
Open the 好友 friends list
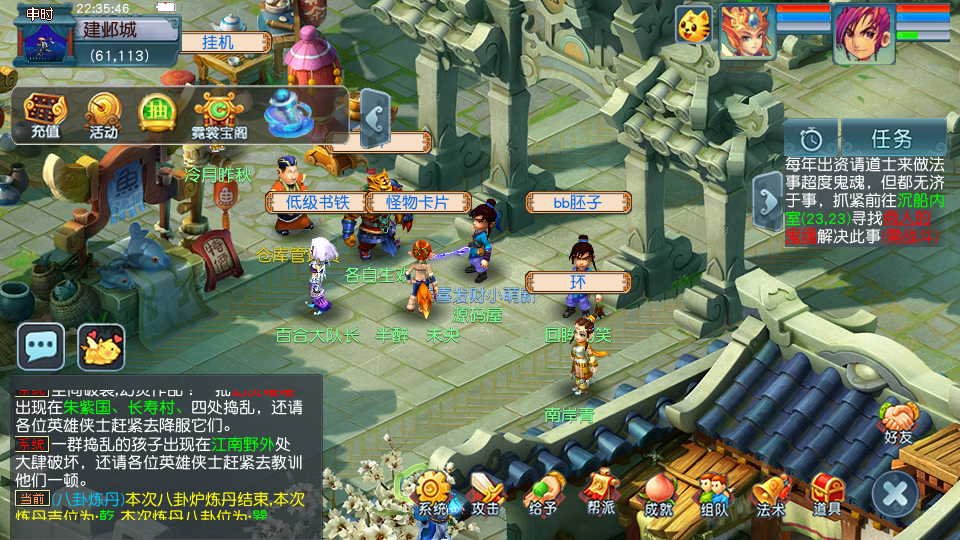pos(897,422)
